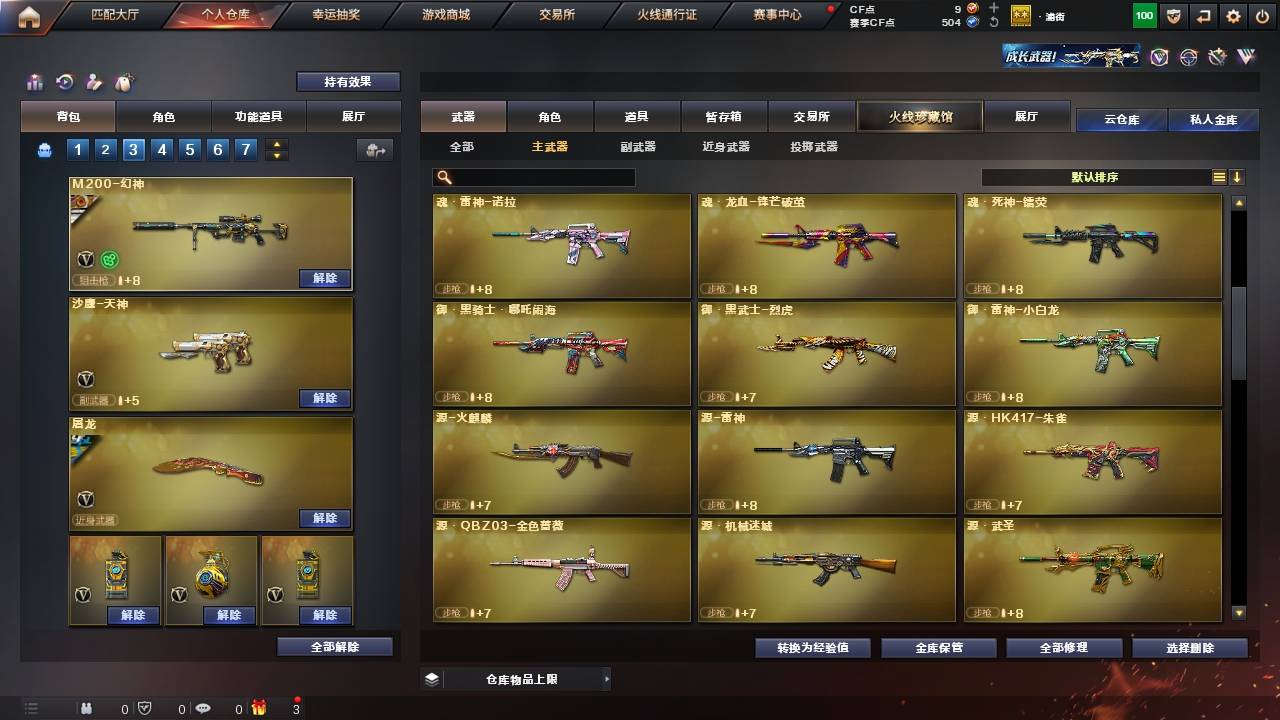Viewport: 1280px width, 720px height.
Task: Click the restore history circular-arrow icon
Action: [62, 81]
